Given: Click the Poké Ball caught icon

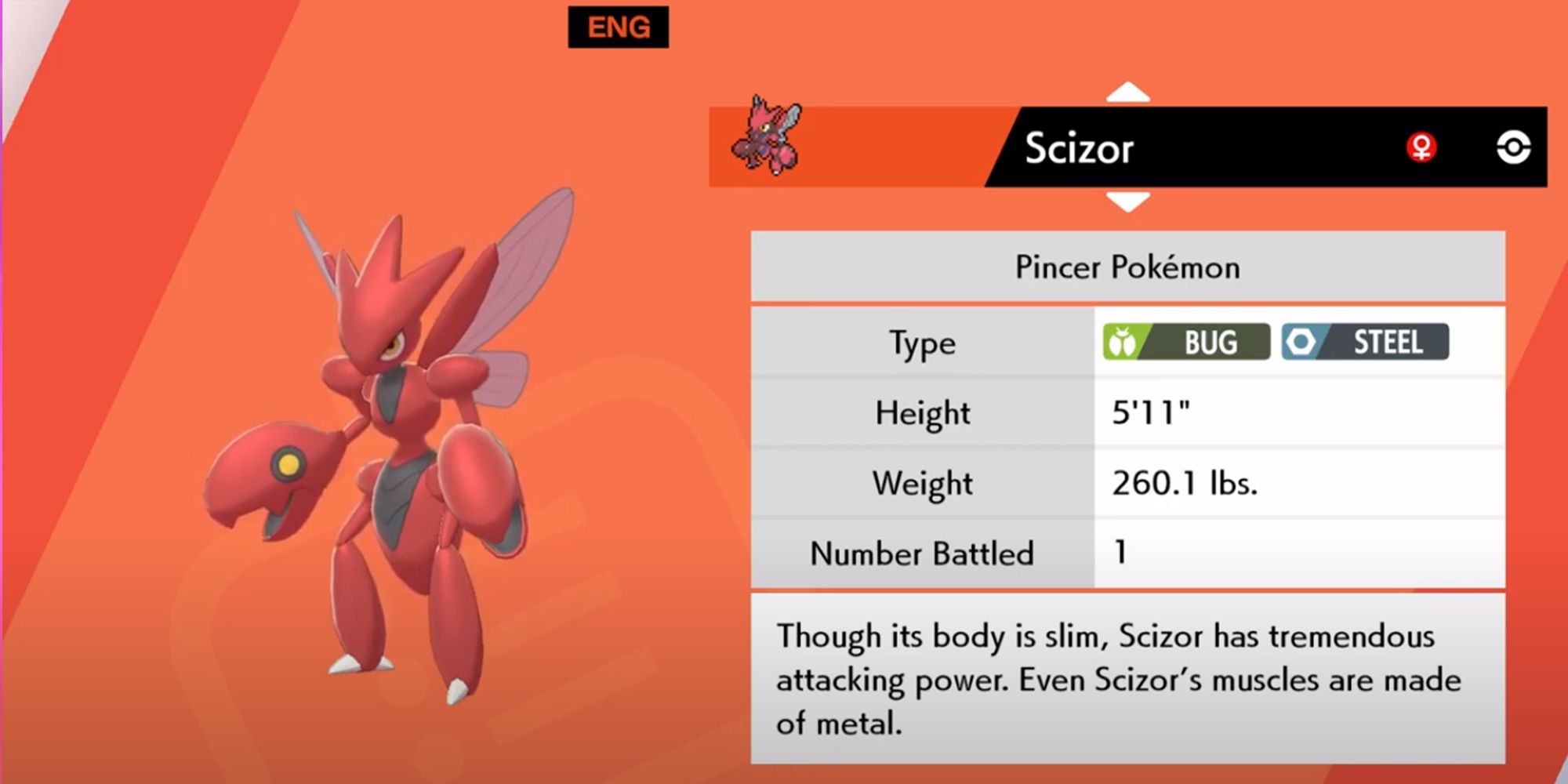Looking at the screenshot, I should pos(1513,147).
